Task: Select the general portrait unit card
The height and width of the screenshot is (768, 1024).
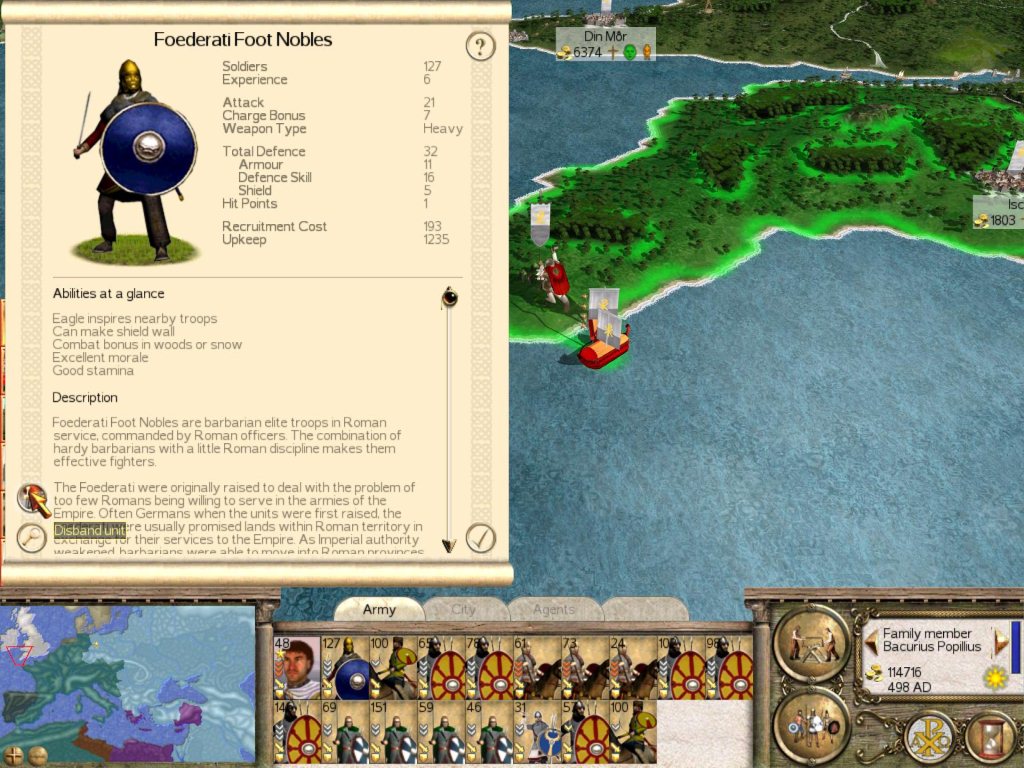Action: (297, 668)
